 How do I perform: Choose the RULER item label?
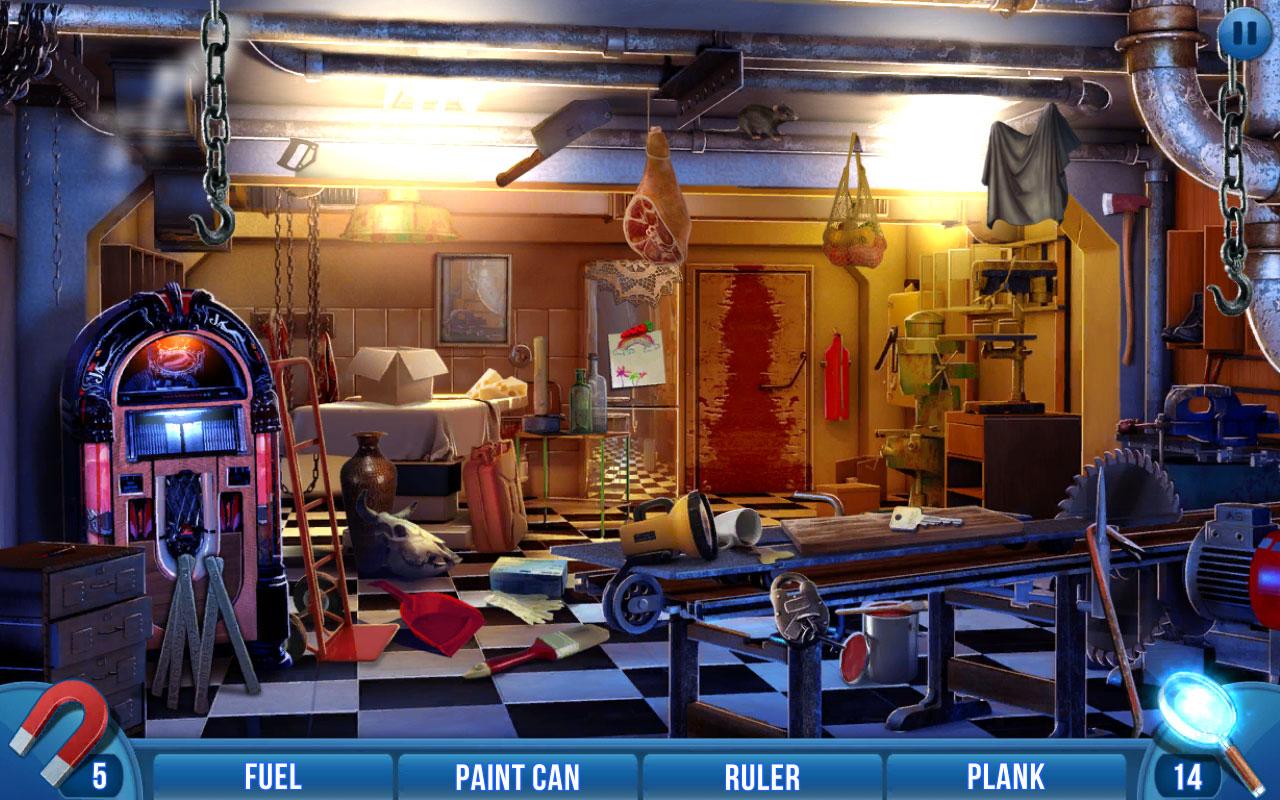coord(762,776)
